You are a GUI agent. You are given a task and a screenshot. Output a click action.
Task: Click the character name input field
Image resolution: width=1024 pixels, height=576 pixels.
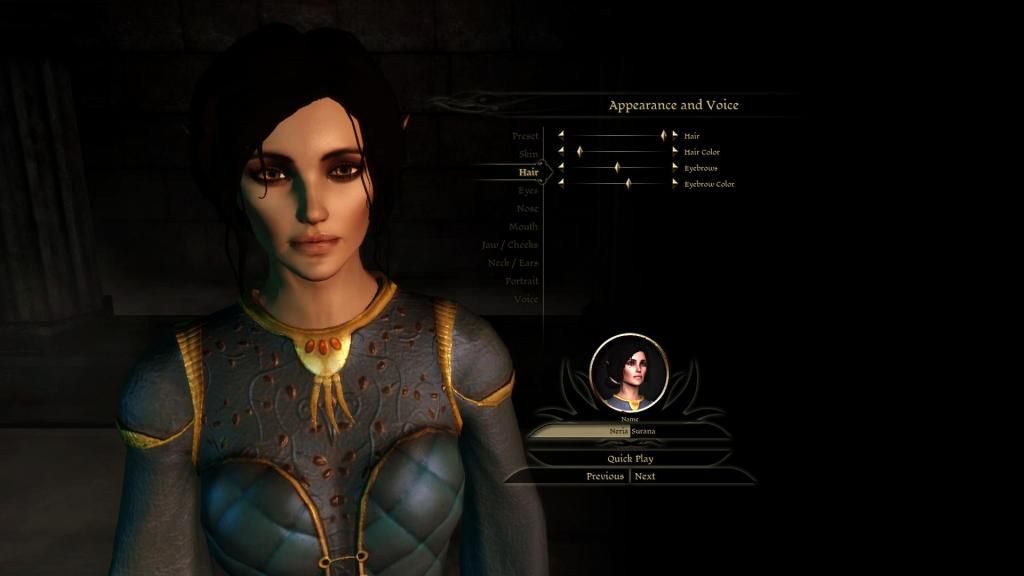(630, 431)
